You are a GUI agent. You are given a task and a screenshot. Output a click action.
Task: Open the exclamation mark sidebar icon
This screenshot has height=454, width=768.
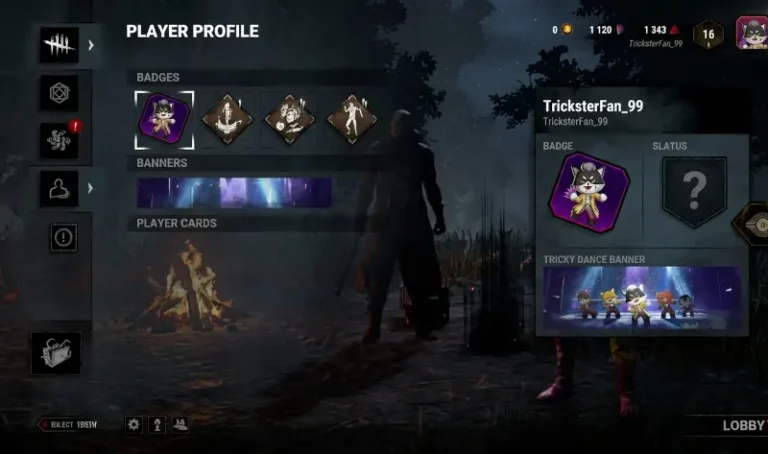point(63,237)
